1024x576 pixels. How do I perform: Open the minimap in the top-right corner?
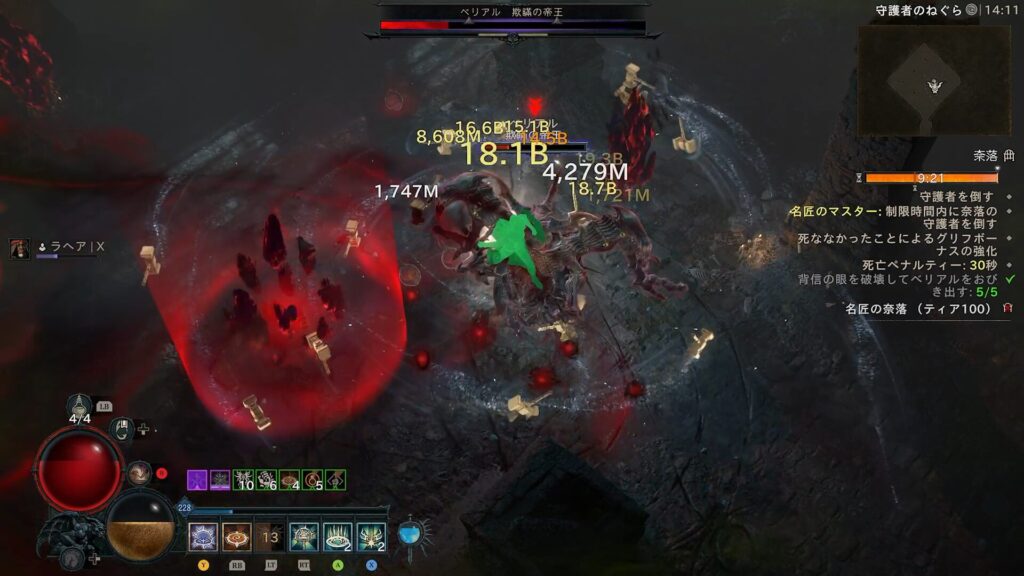point(933,80)
